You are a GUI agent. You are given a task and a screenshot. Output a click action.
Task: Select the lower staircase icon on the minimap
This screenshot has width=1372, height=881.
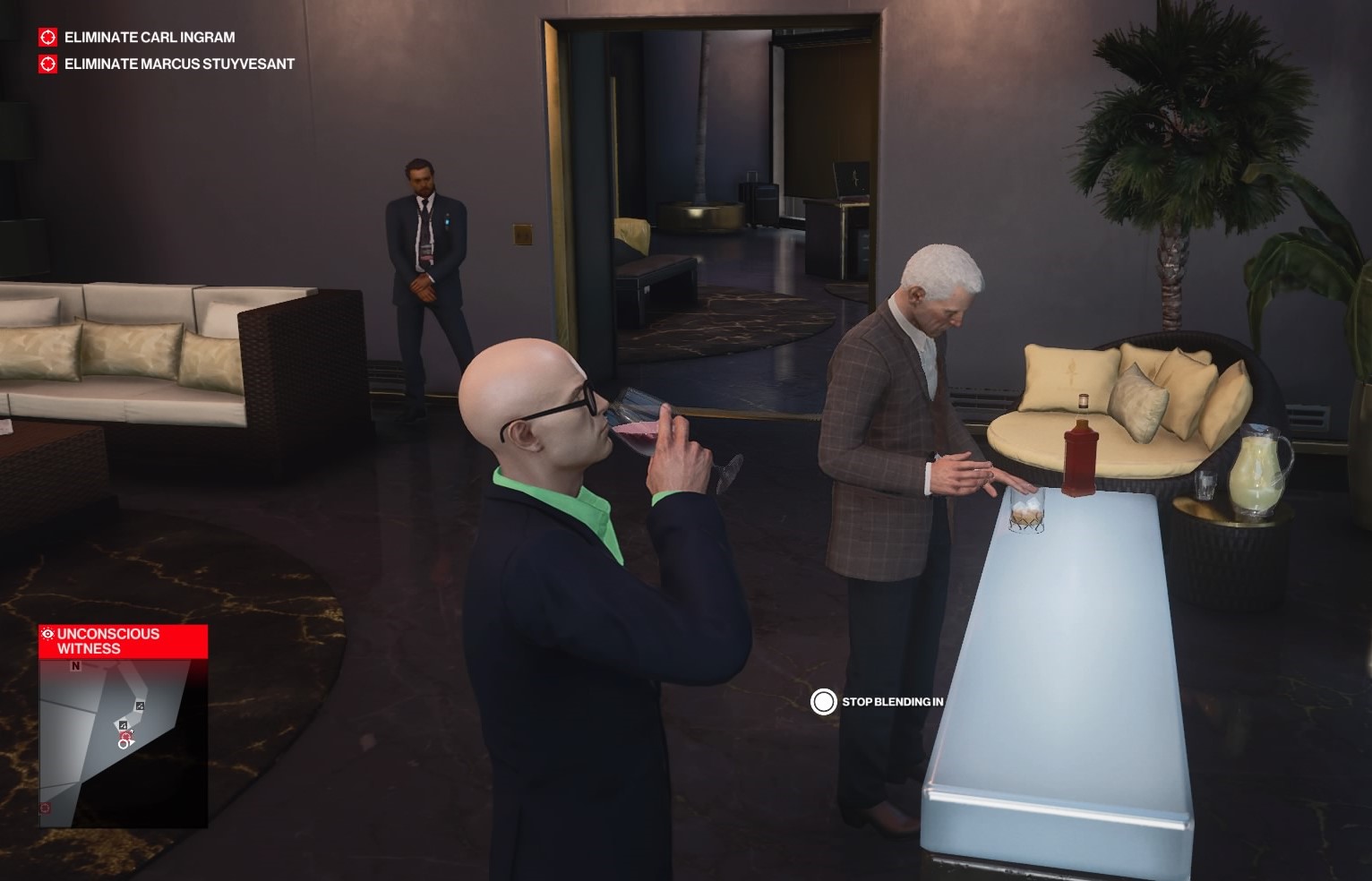(x=123, y=724)
